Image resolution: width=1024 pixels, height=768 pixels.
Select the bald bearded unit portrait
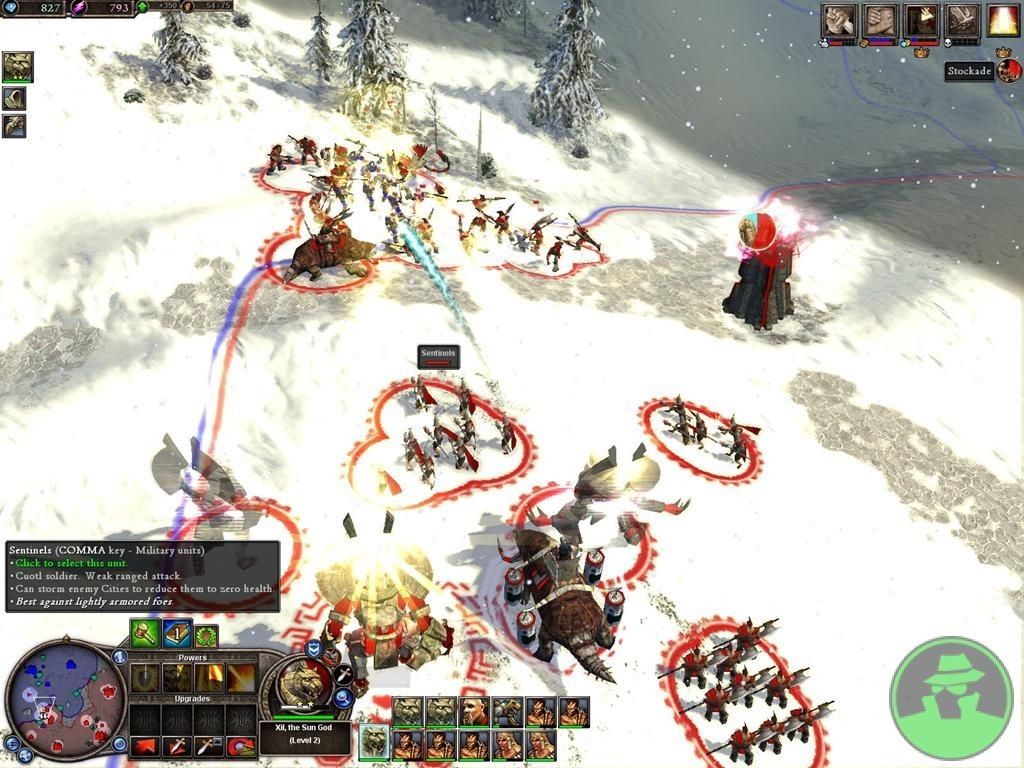474,711
